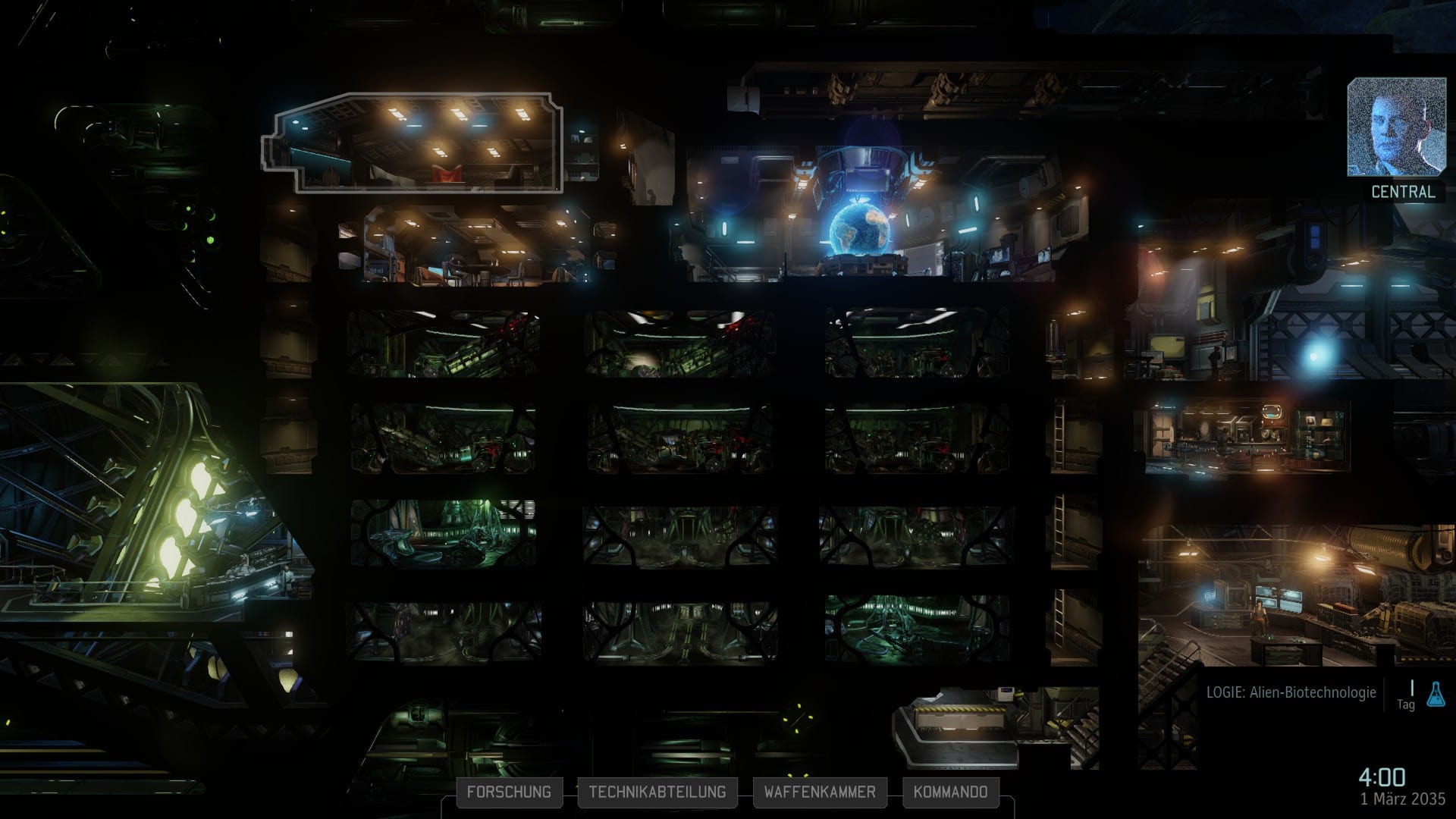Switch to the Kommando section
1456x819 pixels.
click(x=950, y=792)
